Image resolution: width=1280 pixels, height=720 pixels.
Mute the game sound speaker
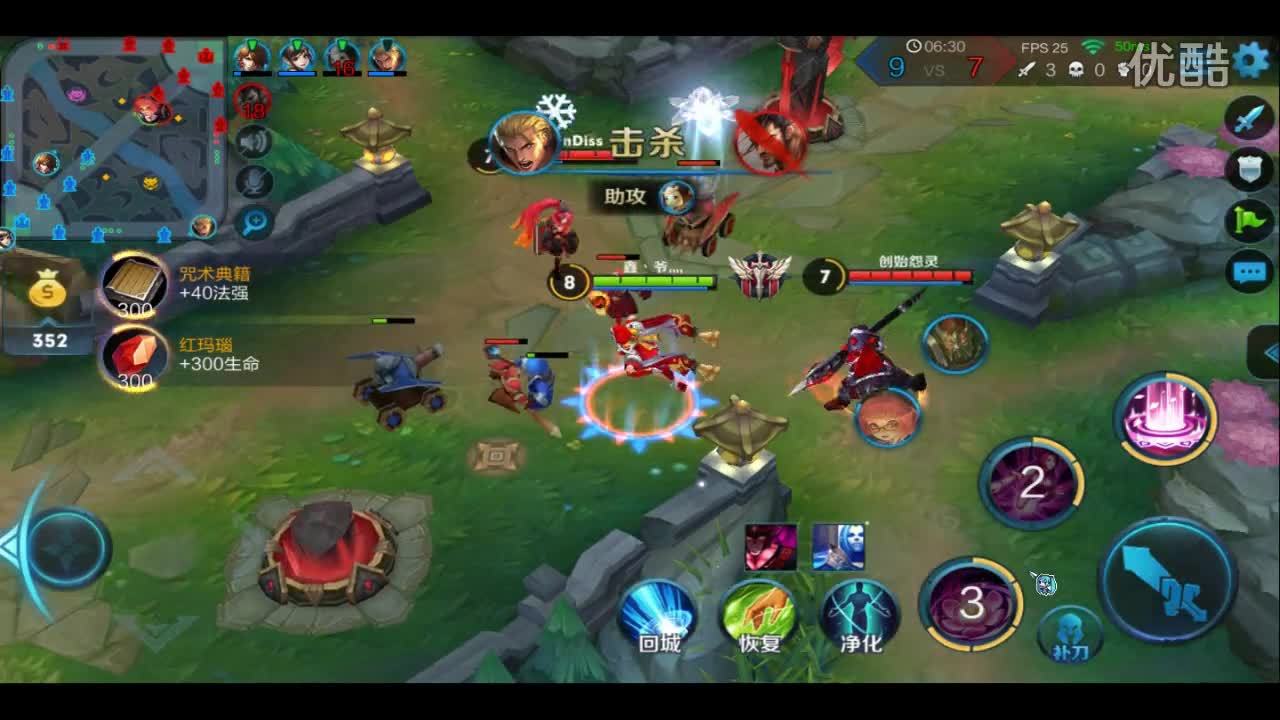(252, 141)
